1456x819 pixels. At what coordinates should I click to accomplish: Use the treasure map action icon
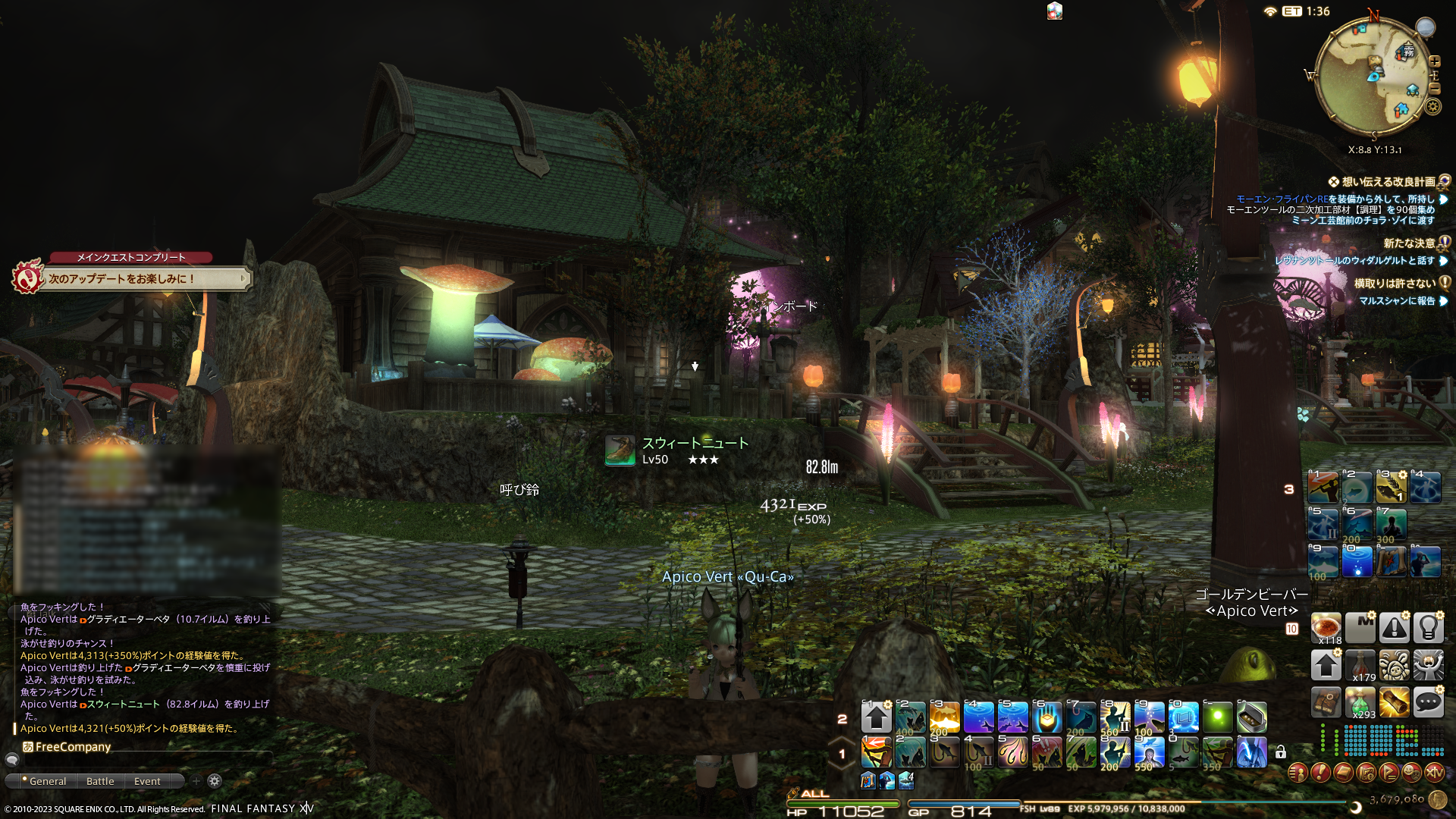[x=1326, y=702]
